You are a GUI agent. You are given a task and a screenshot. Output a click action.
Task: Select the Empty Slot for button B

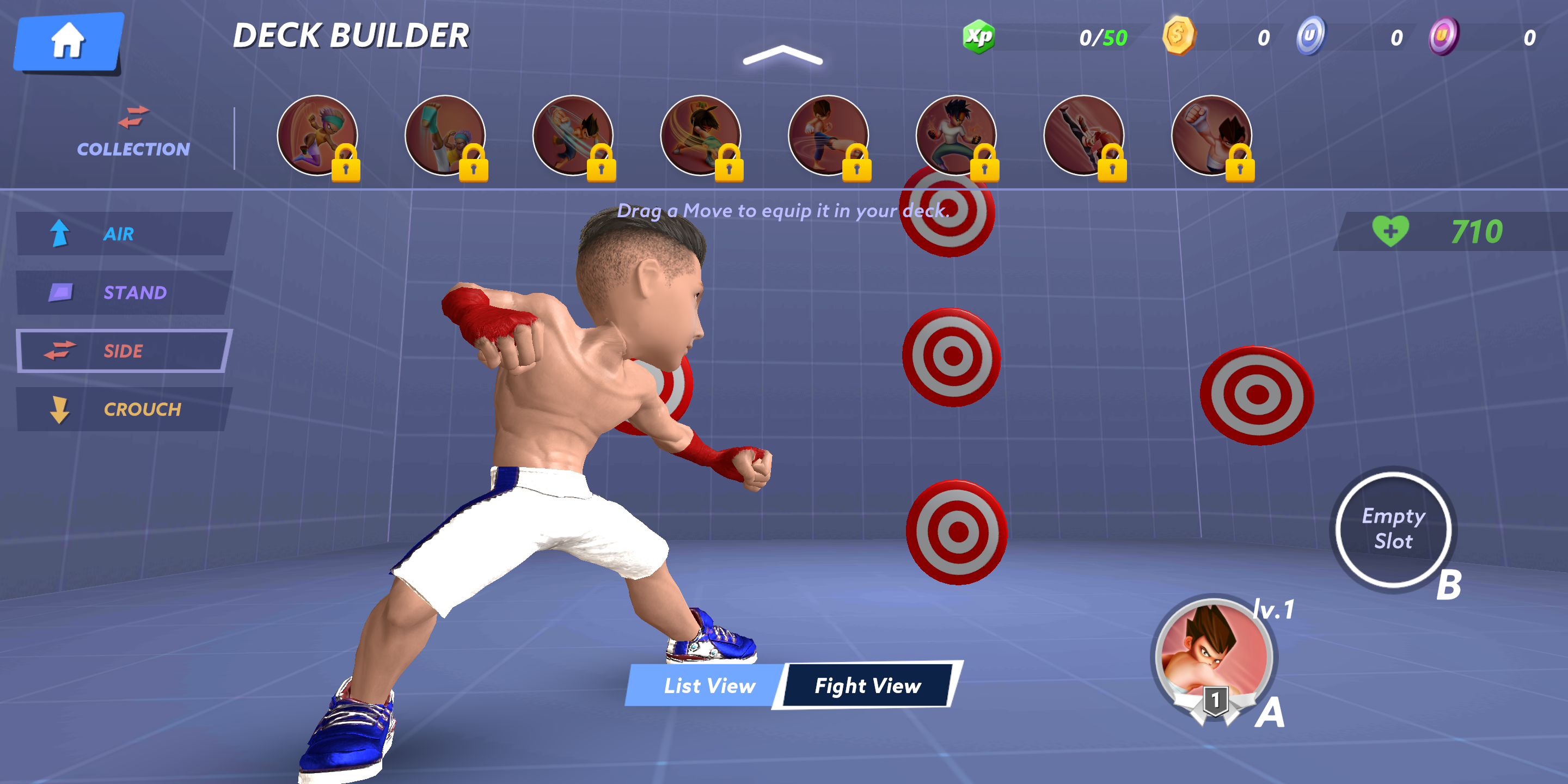pyautogui.click(x=1393, y=529)
